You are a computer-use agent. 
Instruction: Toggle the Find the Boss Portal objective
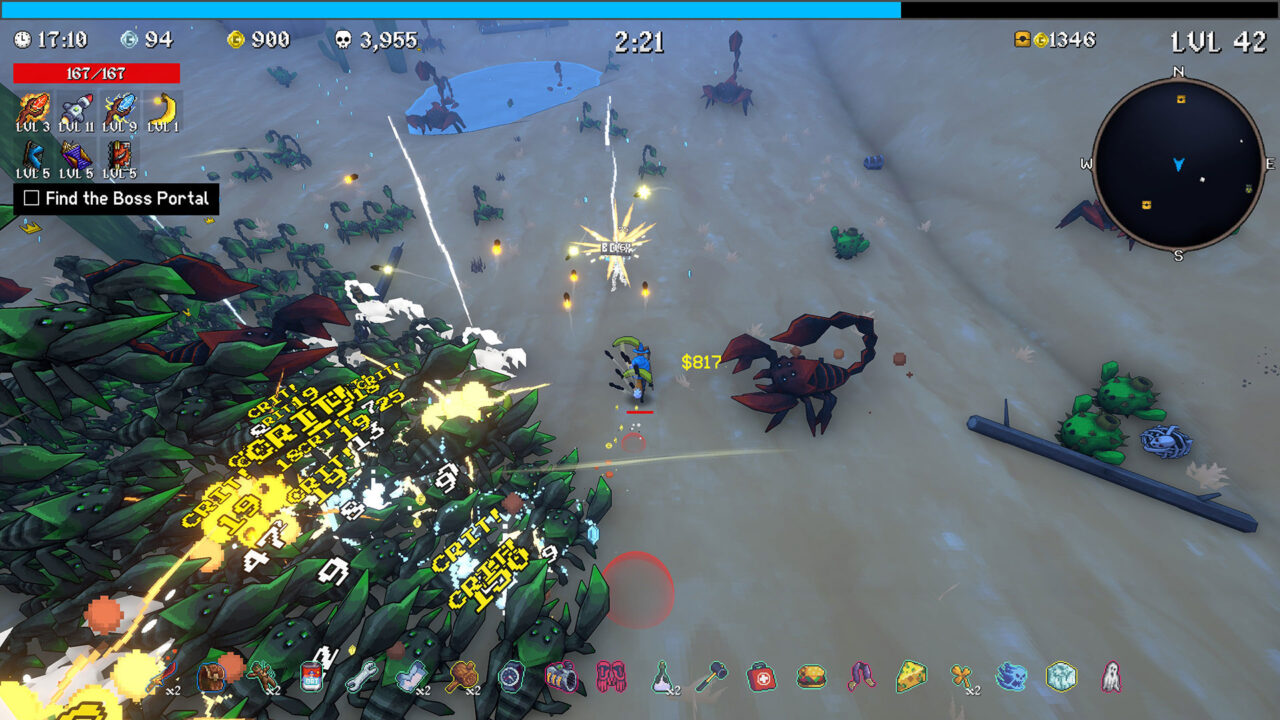point(31,198)
